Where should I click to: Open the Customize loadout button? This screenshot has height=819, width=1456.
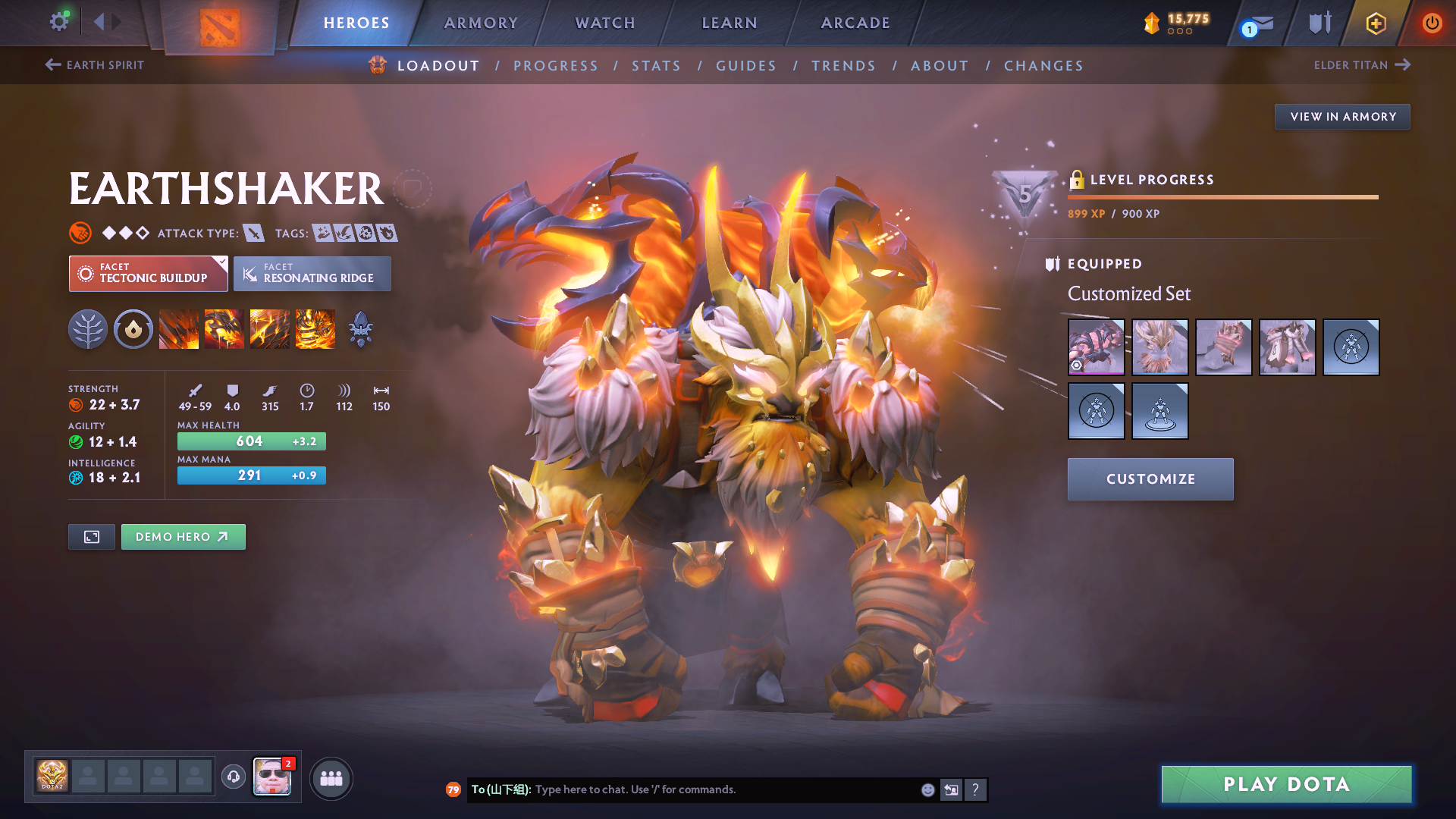(1150, 479)
